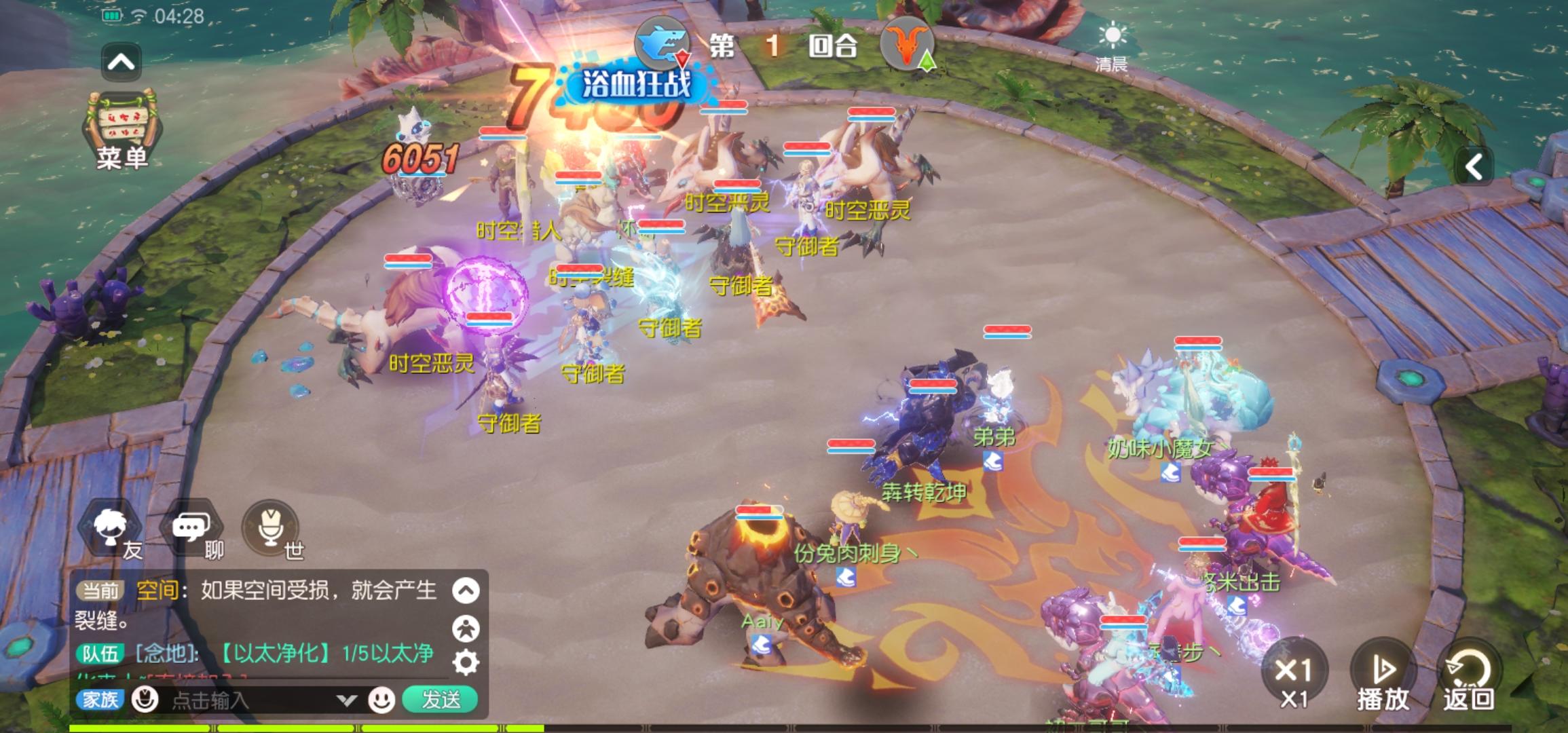
Task: Toggle the X1 replay speed
Action: coord(1294,675)
